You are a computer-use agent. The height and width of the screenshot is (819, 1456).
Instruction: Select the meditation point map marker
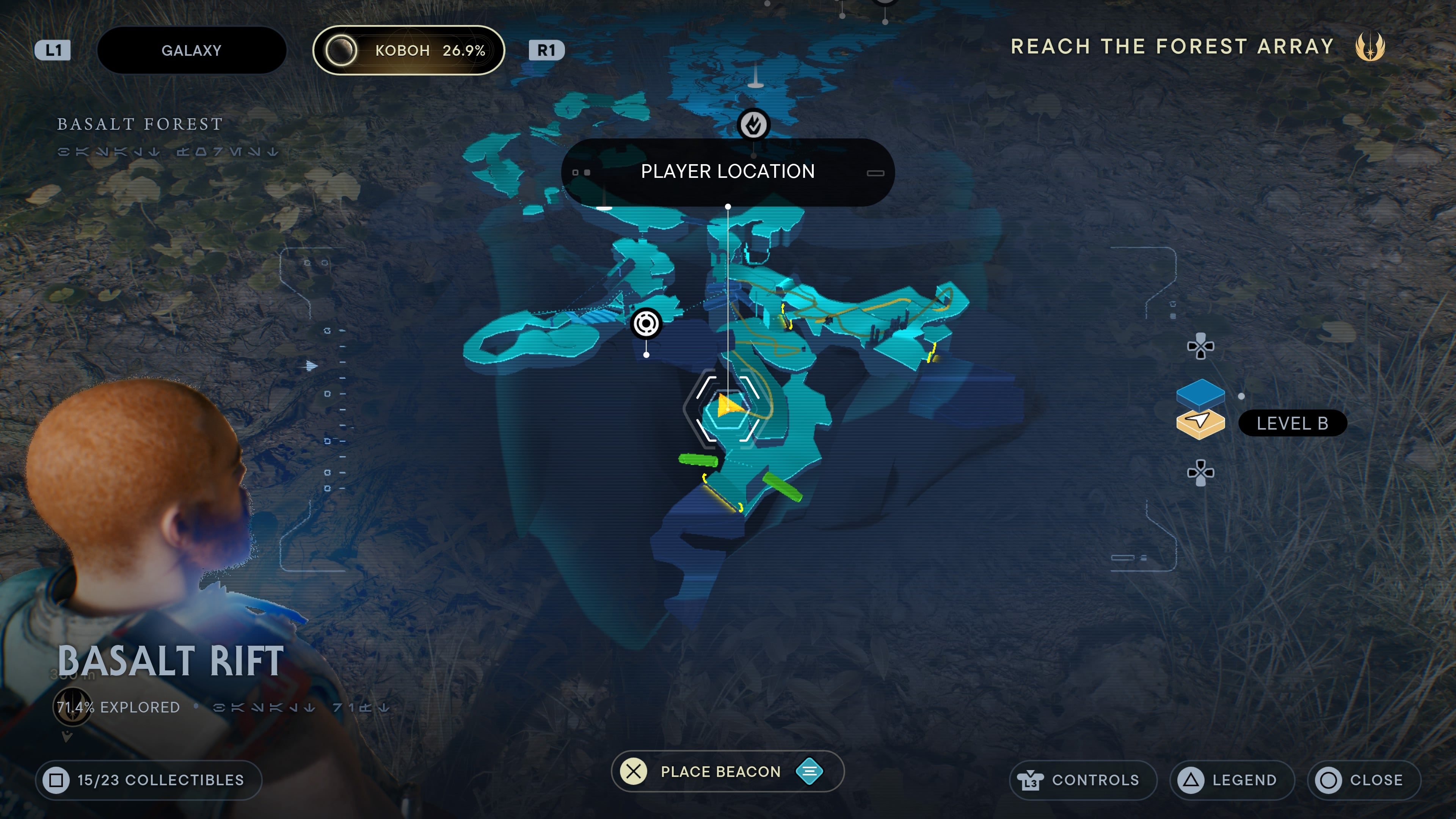pos(754,124)
